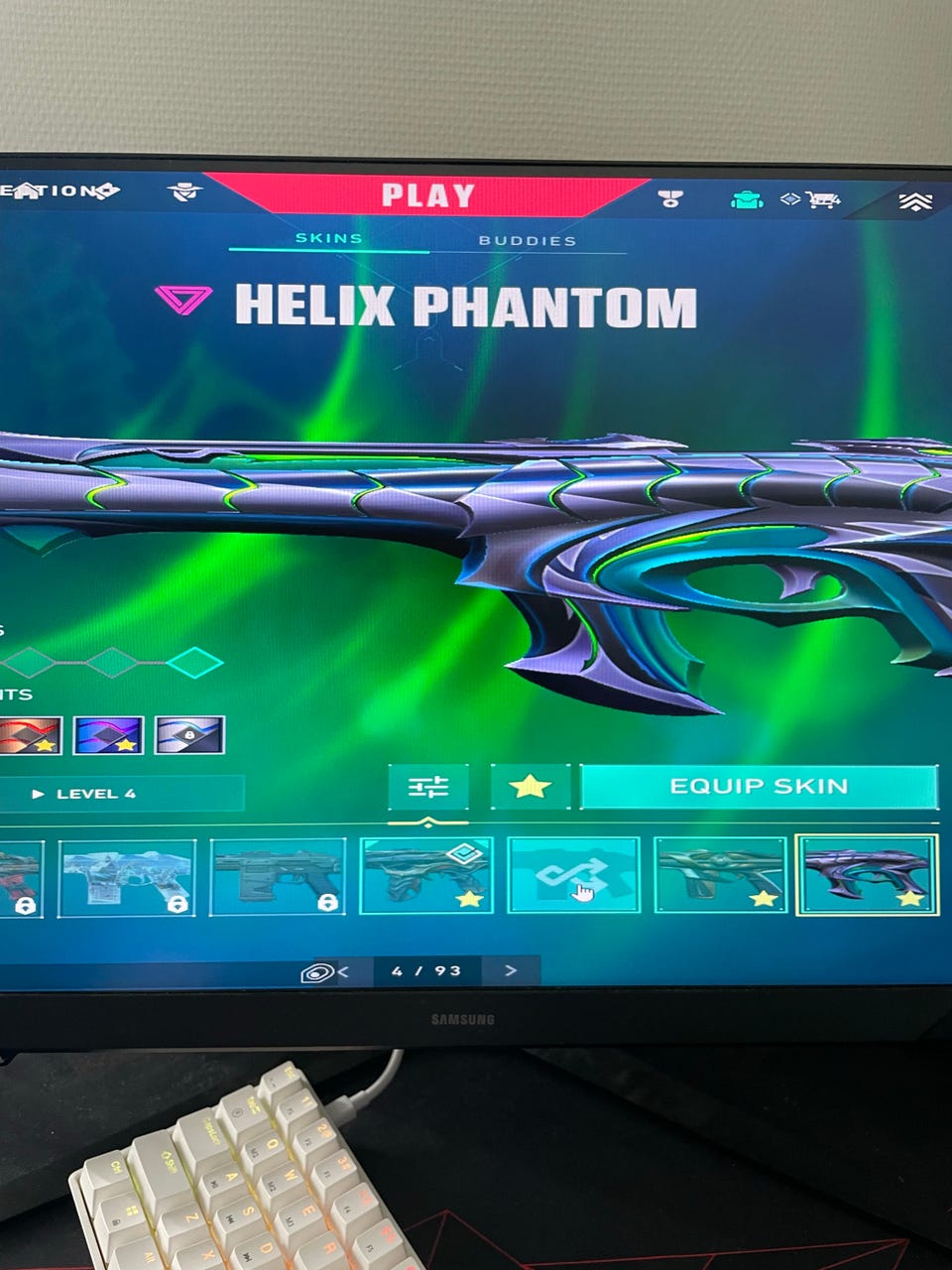Select the random shuffle skin tile
The height and width of the screenshot is (1270, 952).
tap(573, 874)
